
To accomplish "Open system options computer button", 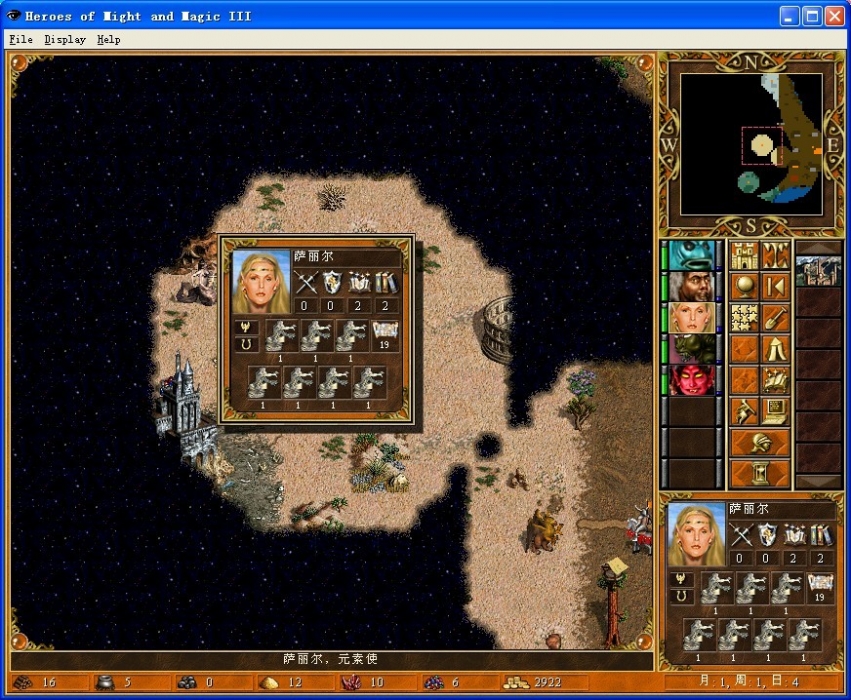I will [x=775, y=411].
